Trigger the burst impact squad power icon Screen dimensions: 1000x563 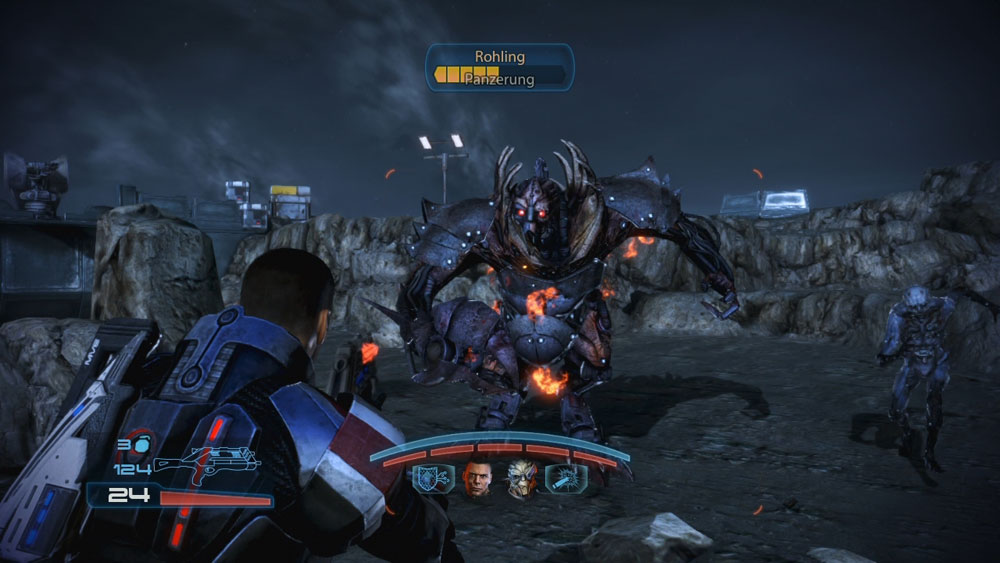pyautogui.click(x=566, y=479)
